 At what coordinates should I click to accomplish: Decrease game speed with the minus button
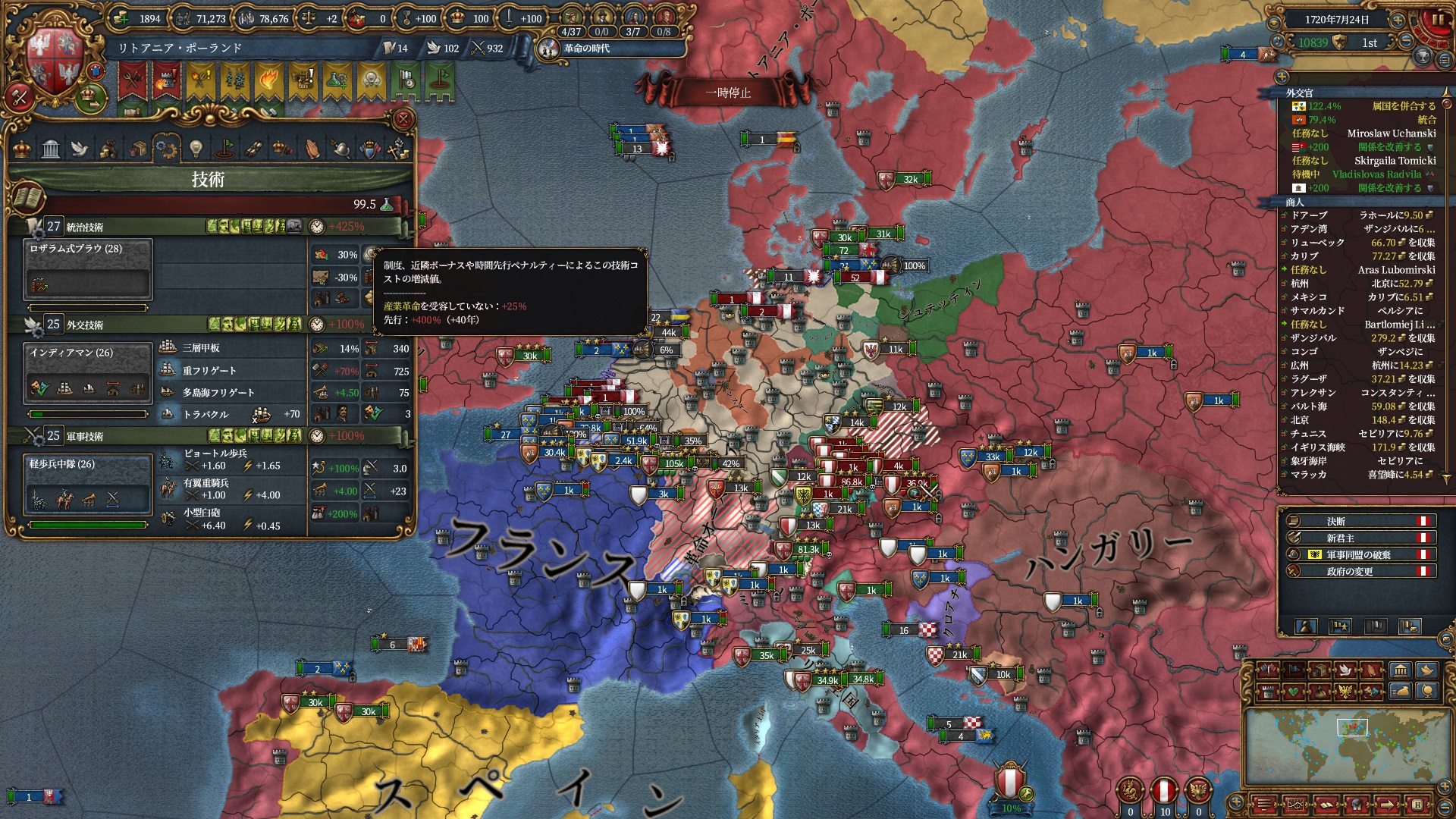[x=1407, y=41]
